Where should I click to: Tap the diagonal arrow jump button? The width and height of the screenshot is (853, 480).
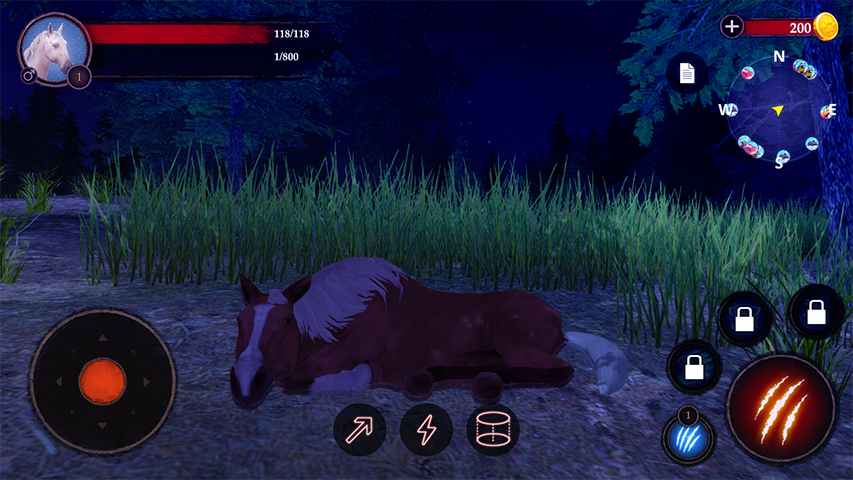[359, 430]
